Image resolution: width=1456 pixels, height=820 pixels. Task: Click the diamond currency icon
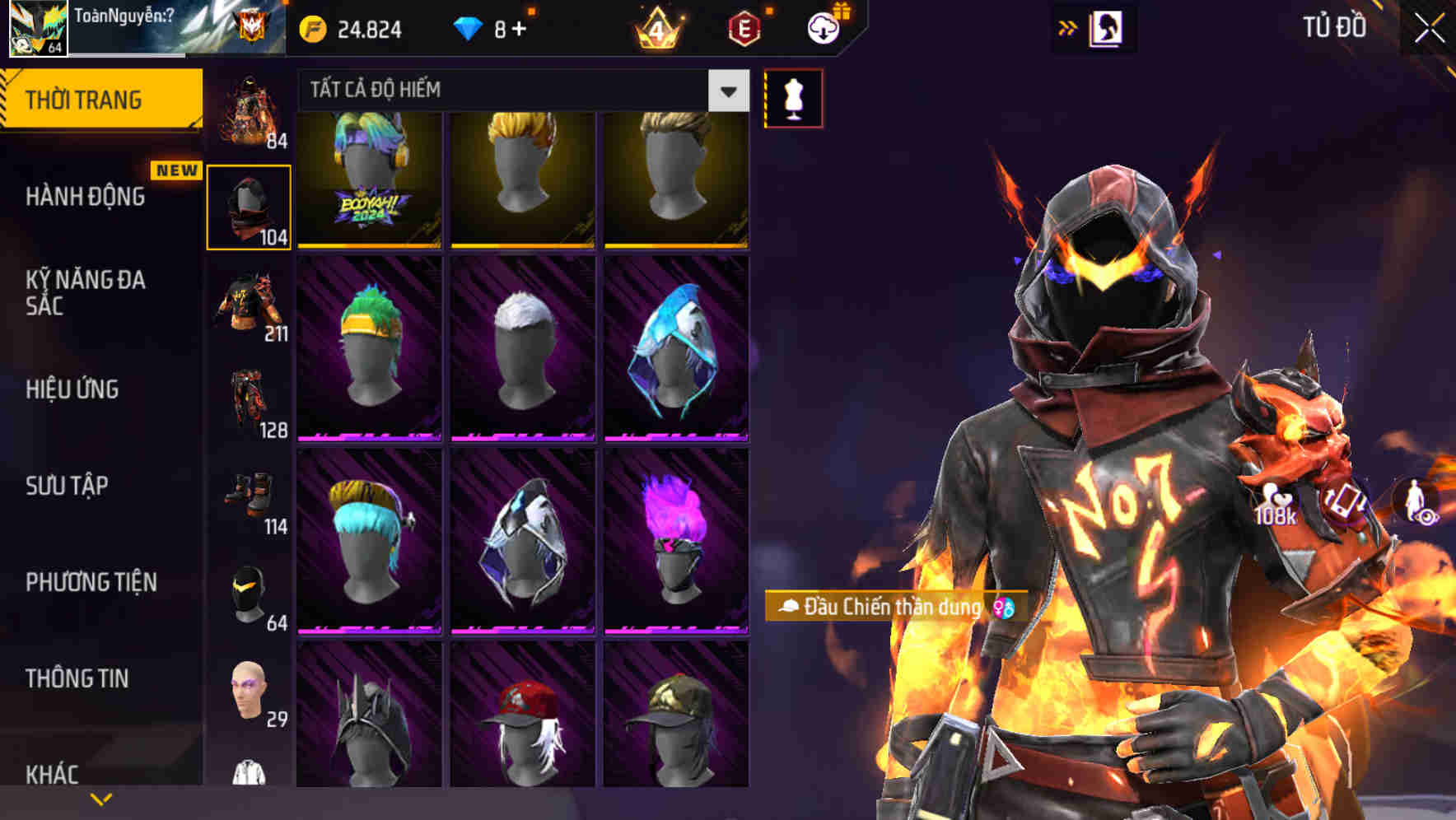[468, 28]
